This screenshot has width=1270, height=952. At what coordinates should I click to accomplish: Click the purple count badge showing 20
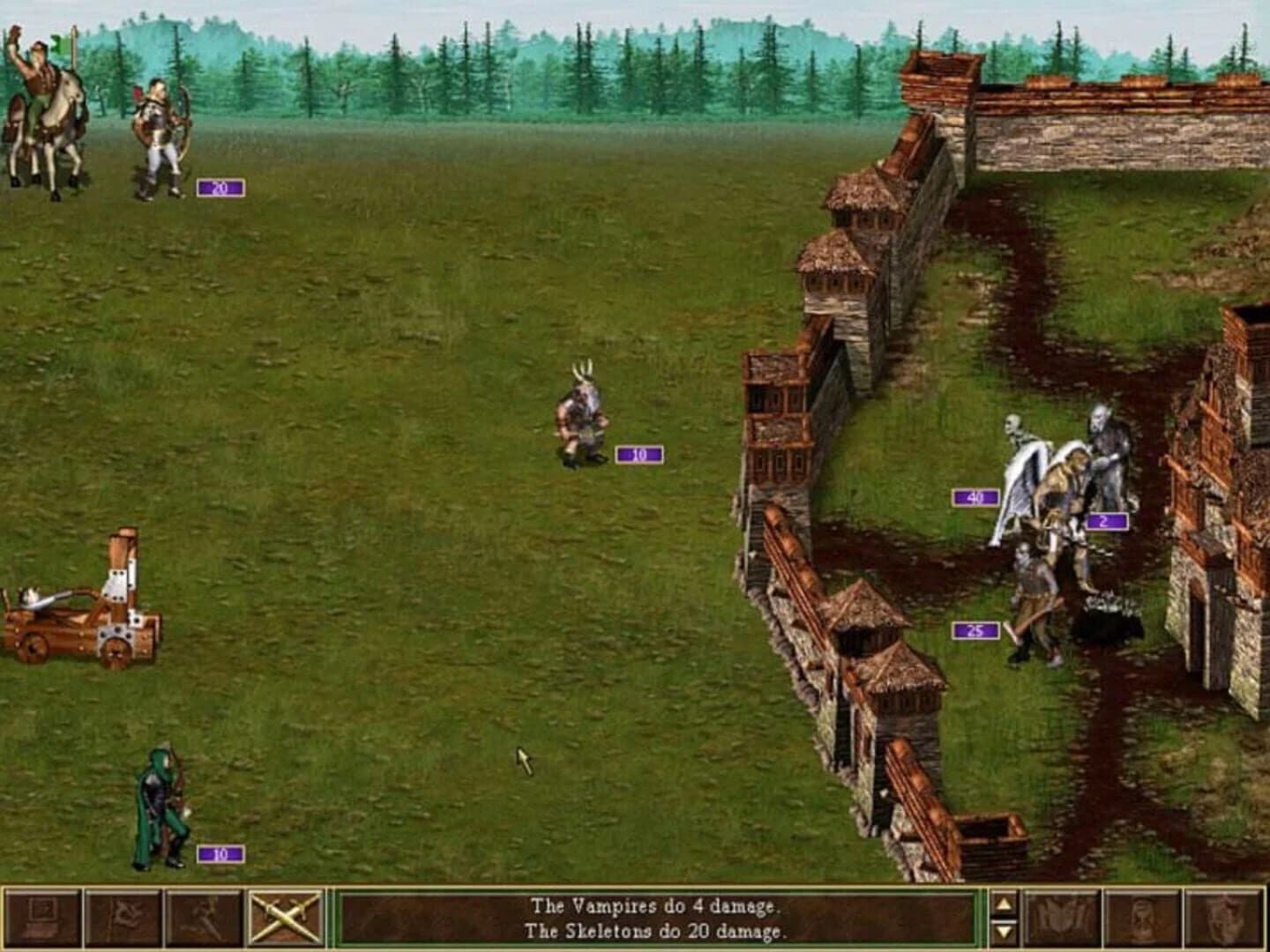[x=220, y=187]
